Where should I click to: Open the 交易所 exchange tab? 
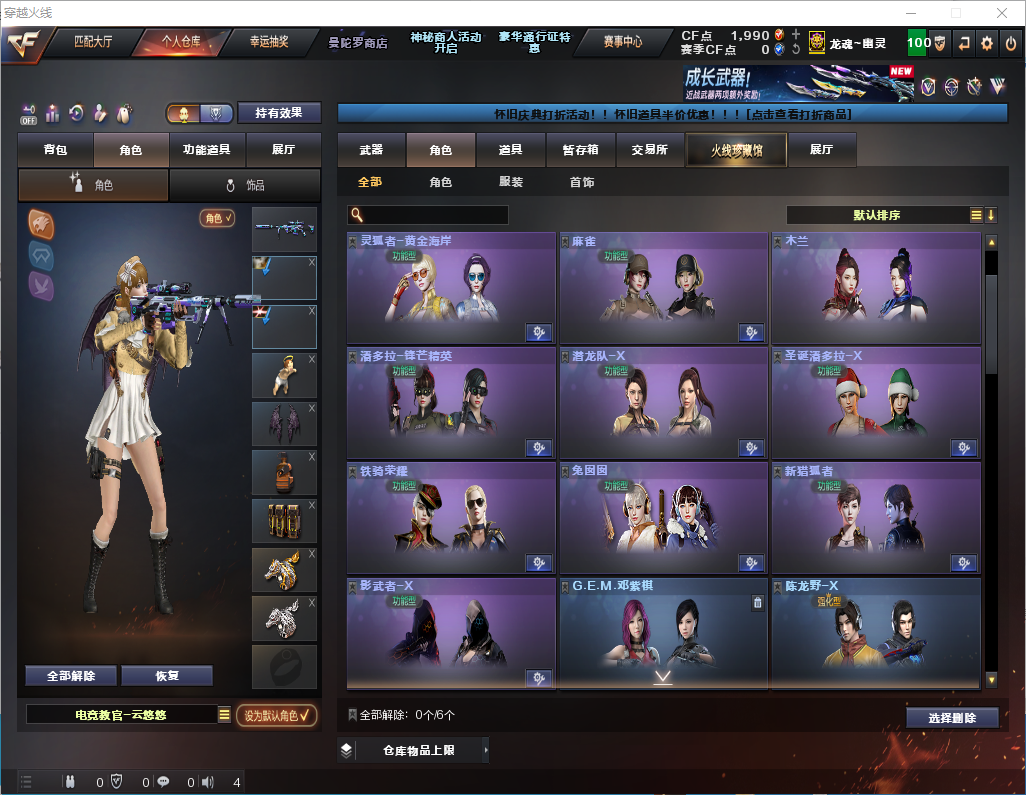point(649,150)
